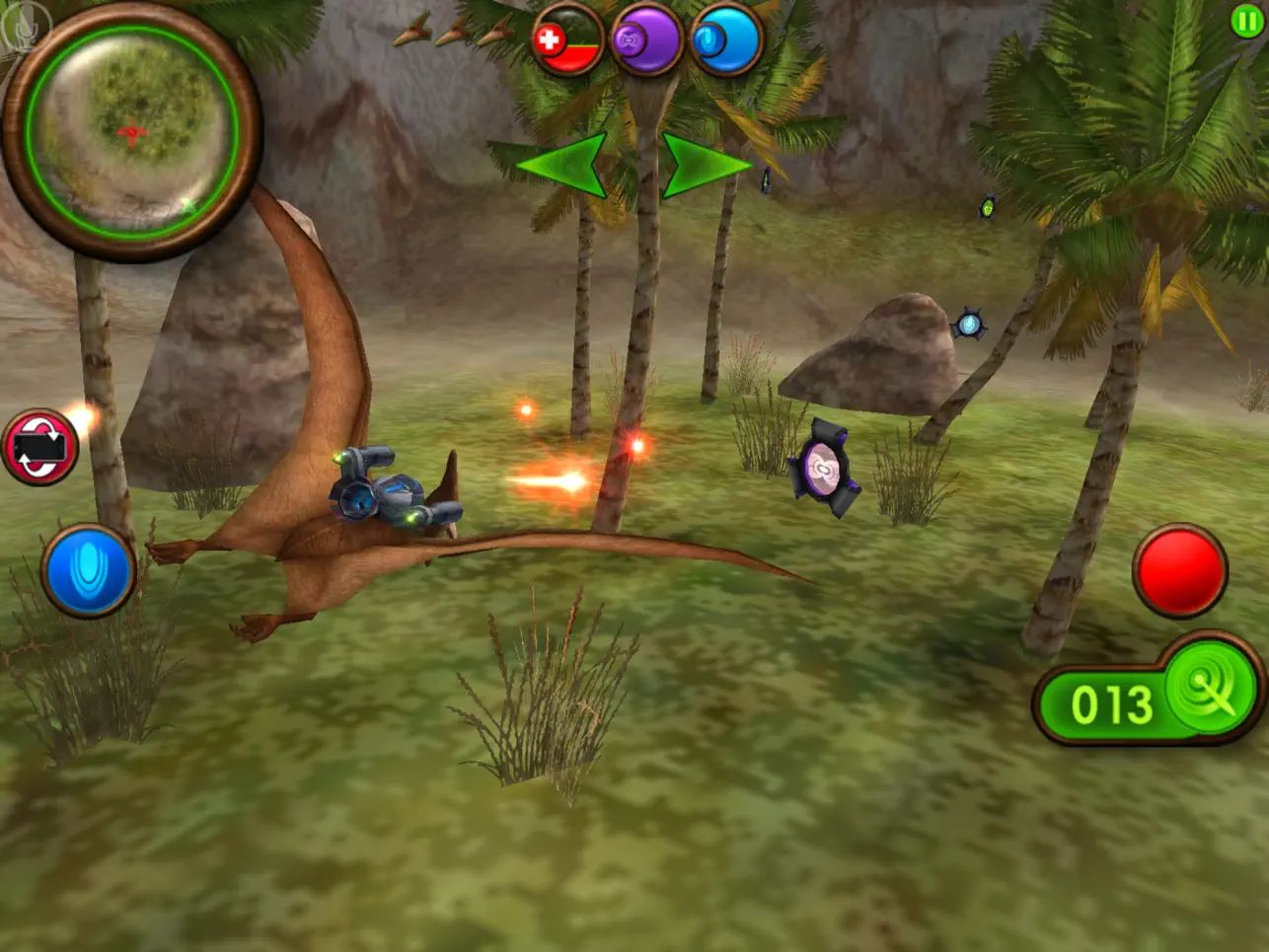This screenshot has width=1269, height=952.
Task: Pause the game with the green button
Action: pyautogui.click(x=1246, y=22)
